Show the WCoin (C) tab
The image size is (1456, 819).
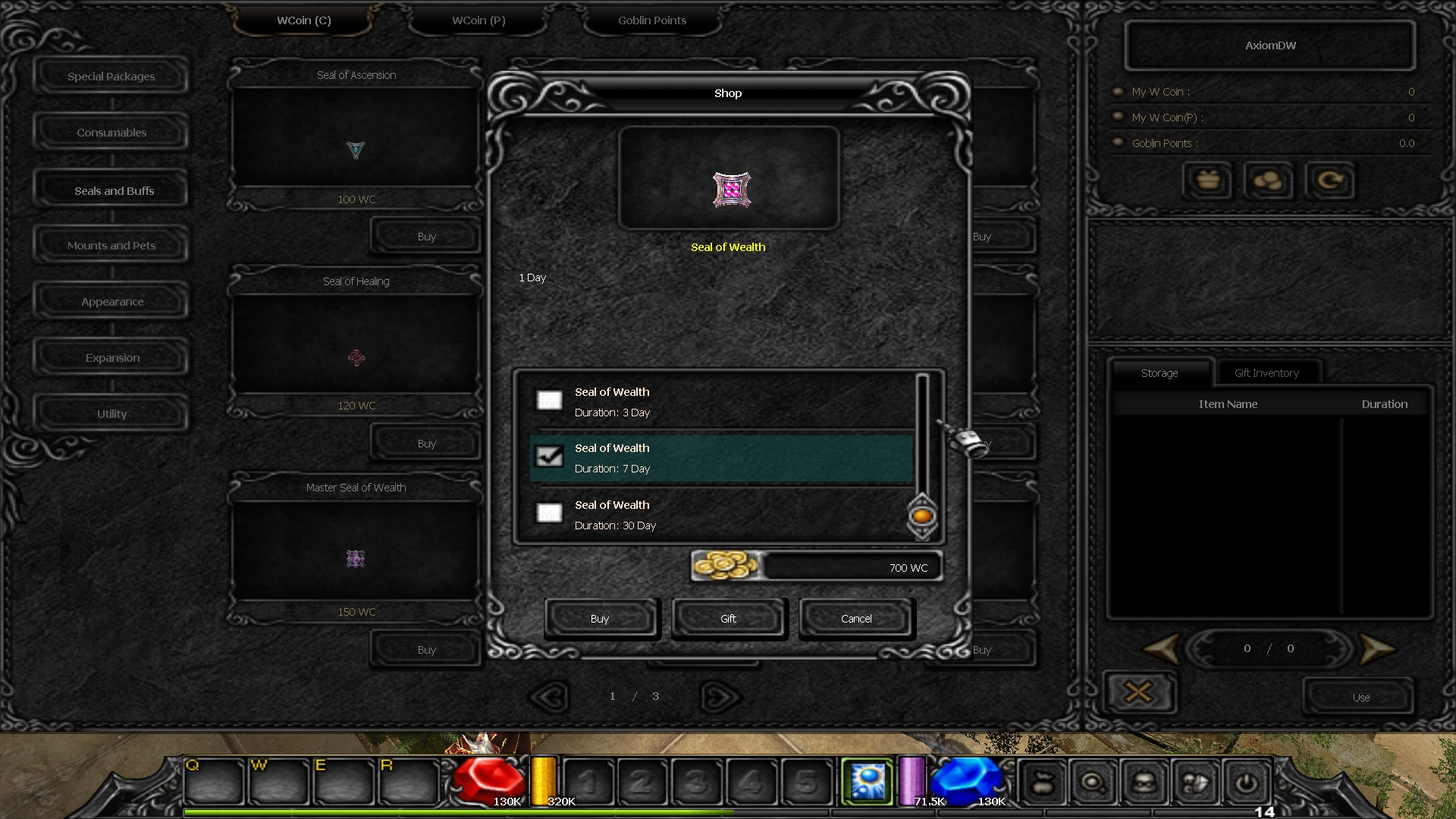[304, 20]
